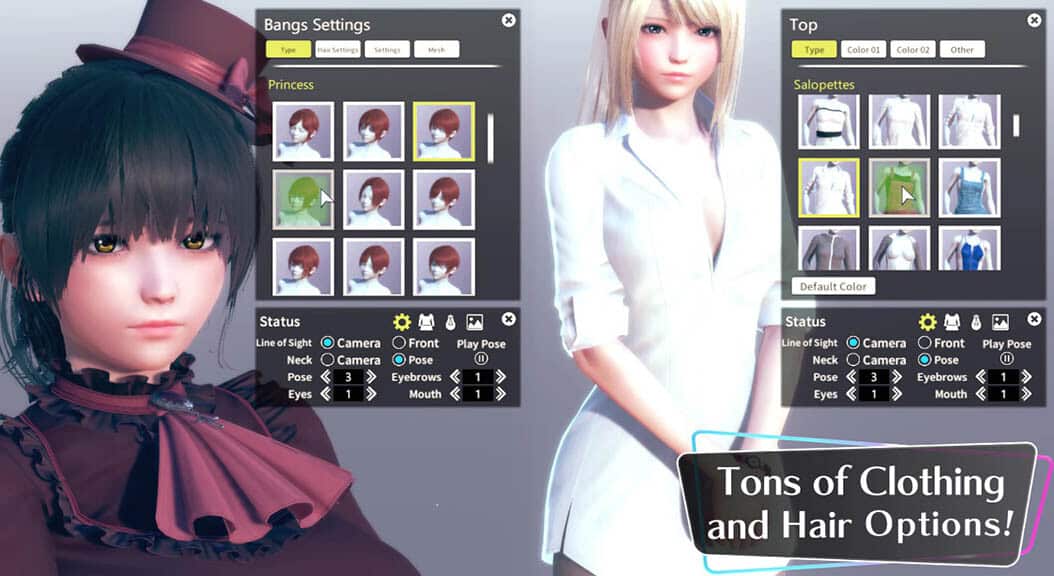
Task: Pick the blue denim overalls top
Action: [x=969, y=188]
